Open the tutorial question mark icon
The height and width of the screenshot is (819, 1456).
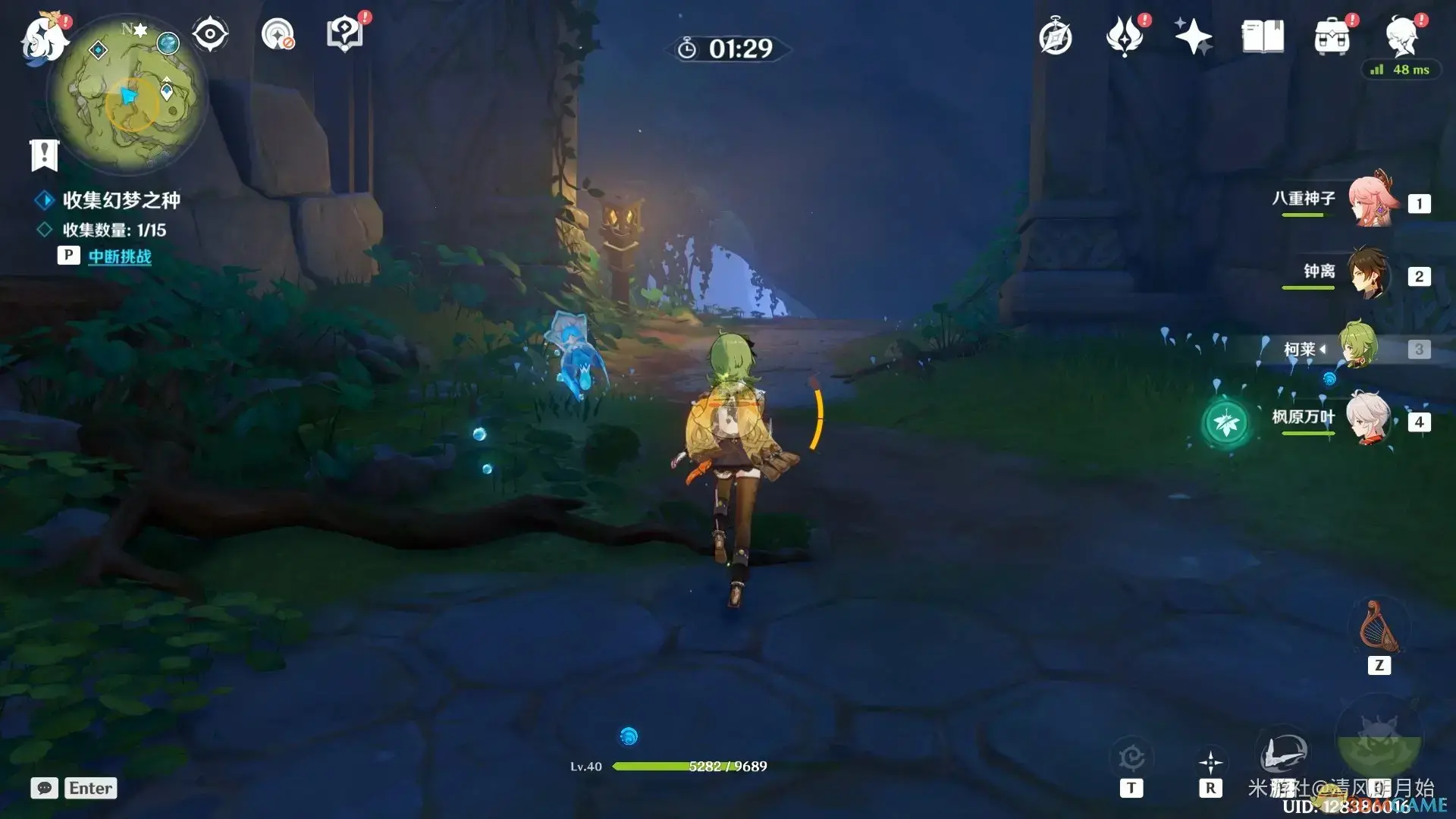point(345,34)
